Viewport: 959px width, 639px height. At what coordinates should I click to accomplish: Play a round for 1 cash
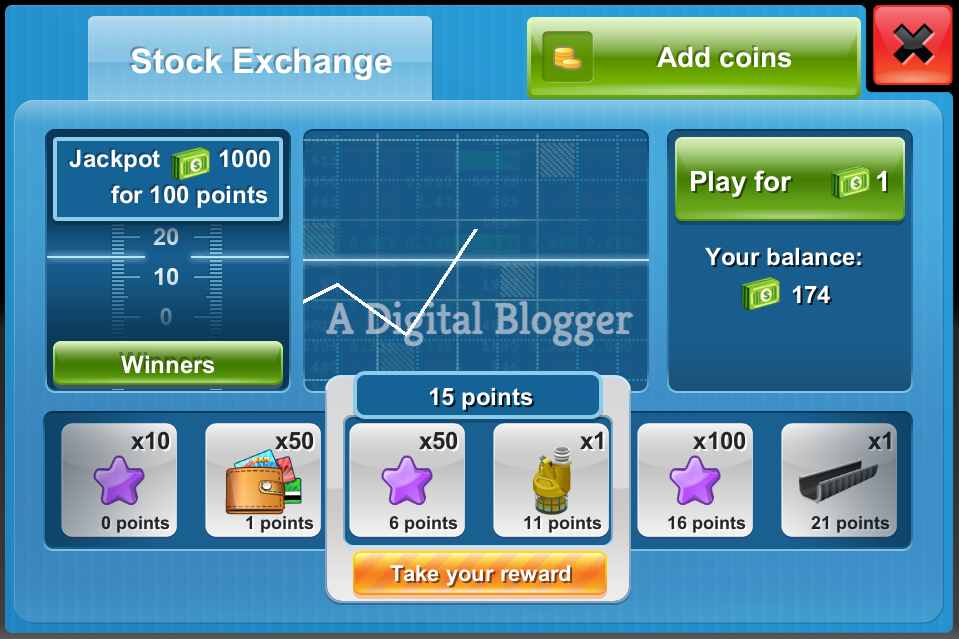(x=789, y=181)
